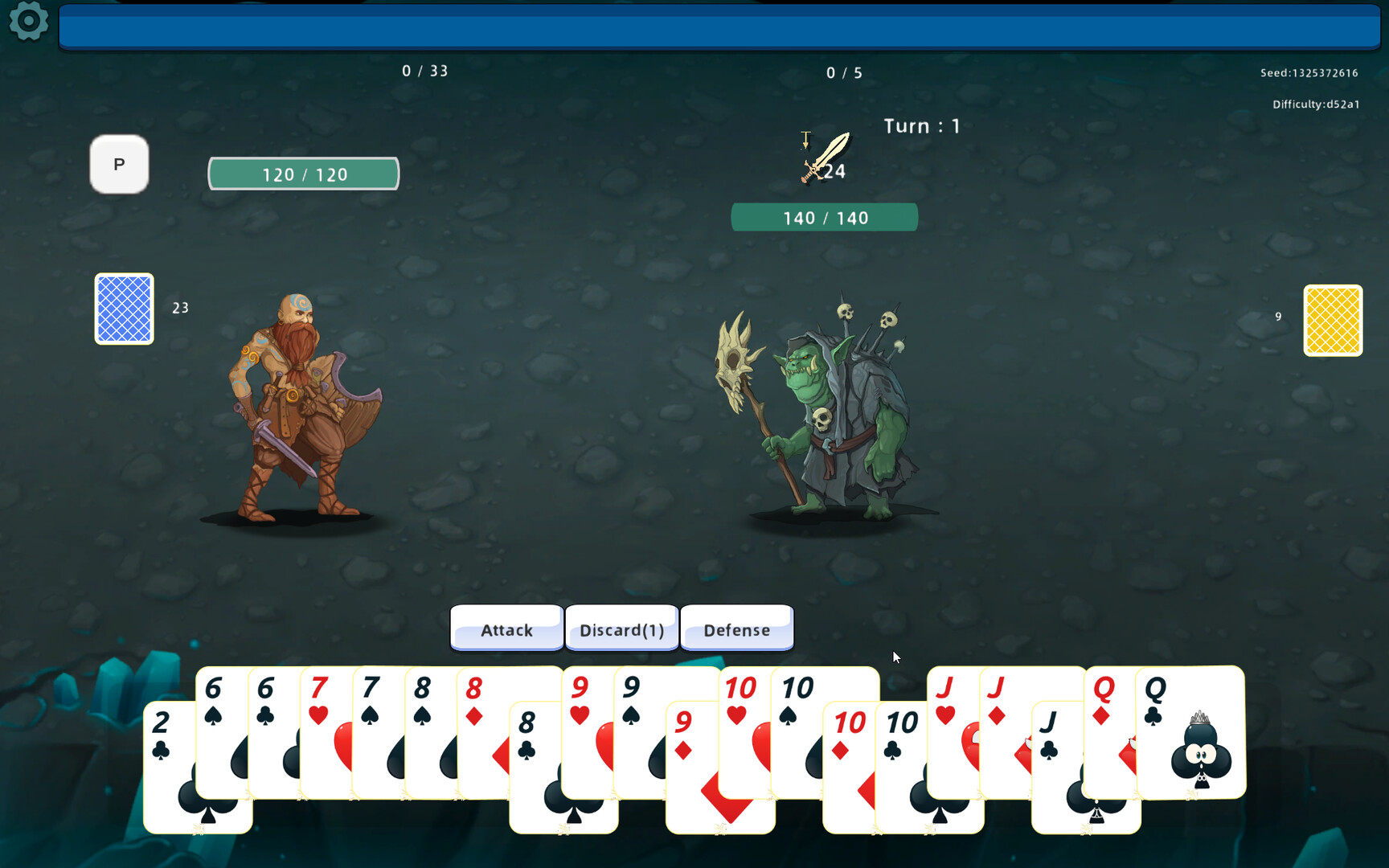Choose the Defense action
The image size is (1389, 868).
coord(736,629)
